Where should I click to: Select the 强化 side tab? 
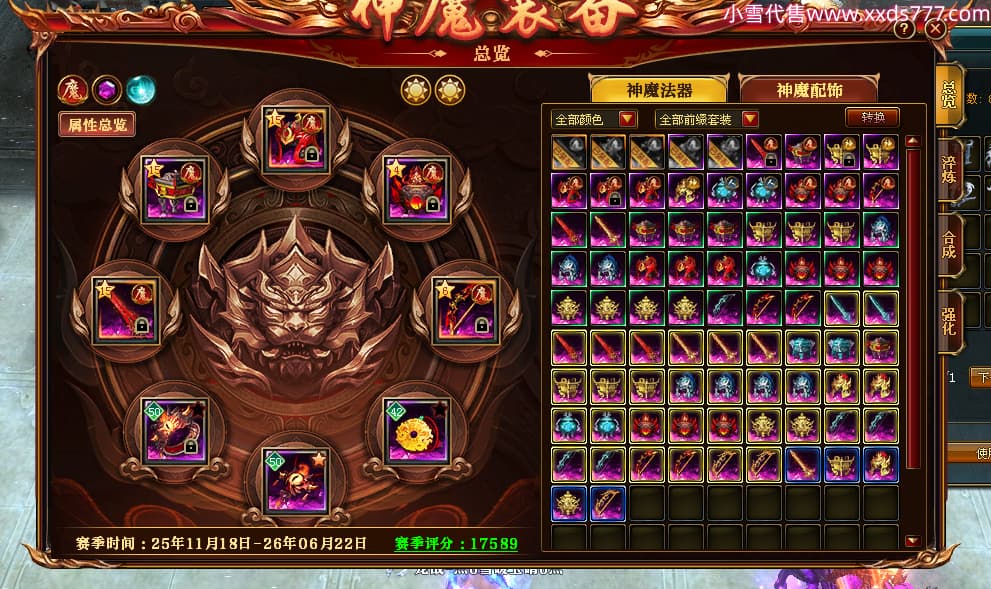tap(949, 320)
